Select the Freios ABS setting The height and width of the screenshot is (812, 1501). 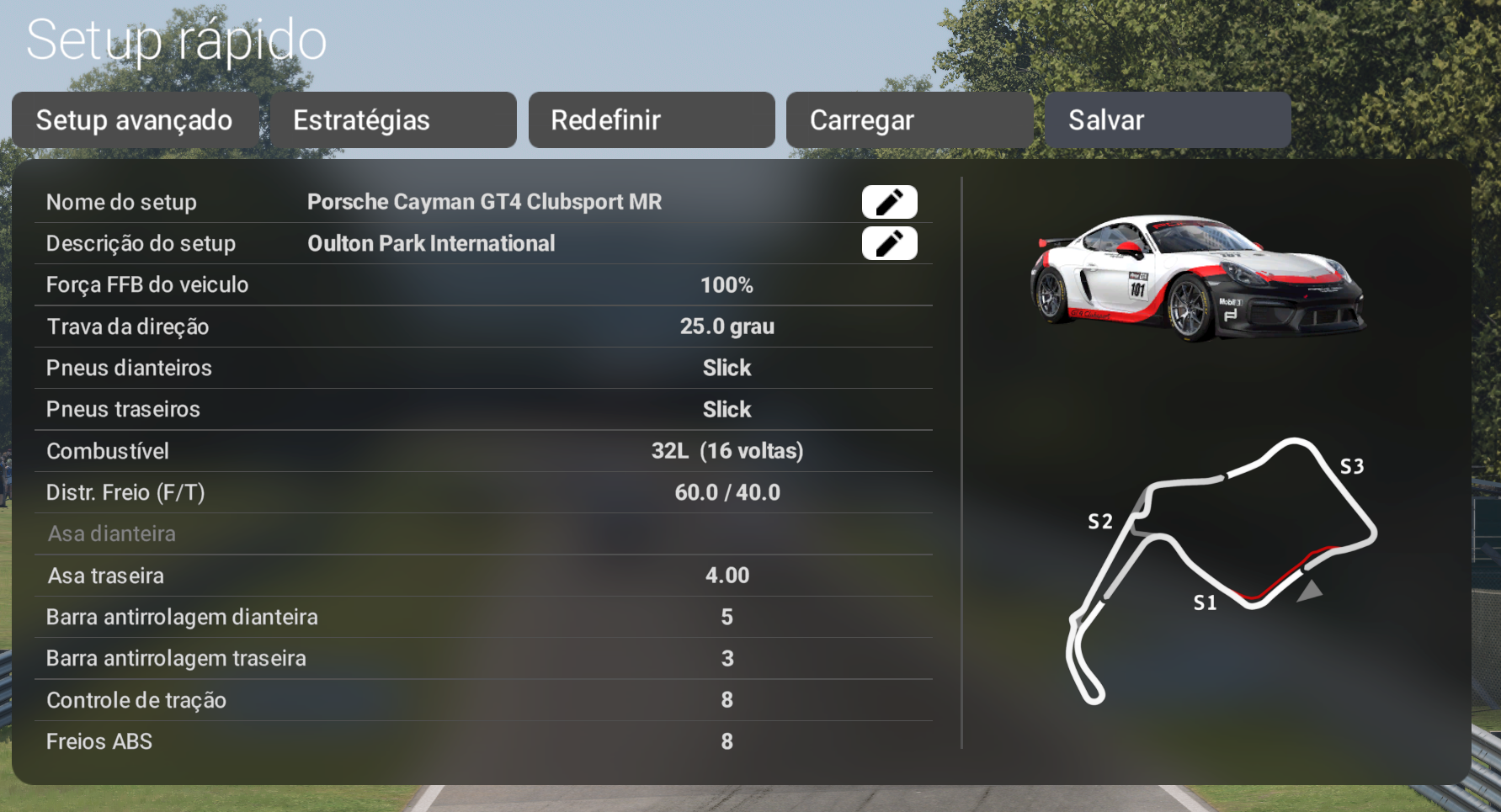[483, 741]
